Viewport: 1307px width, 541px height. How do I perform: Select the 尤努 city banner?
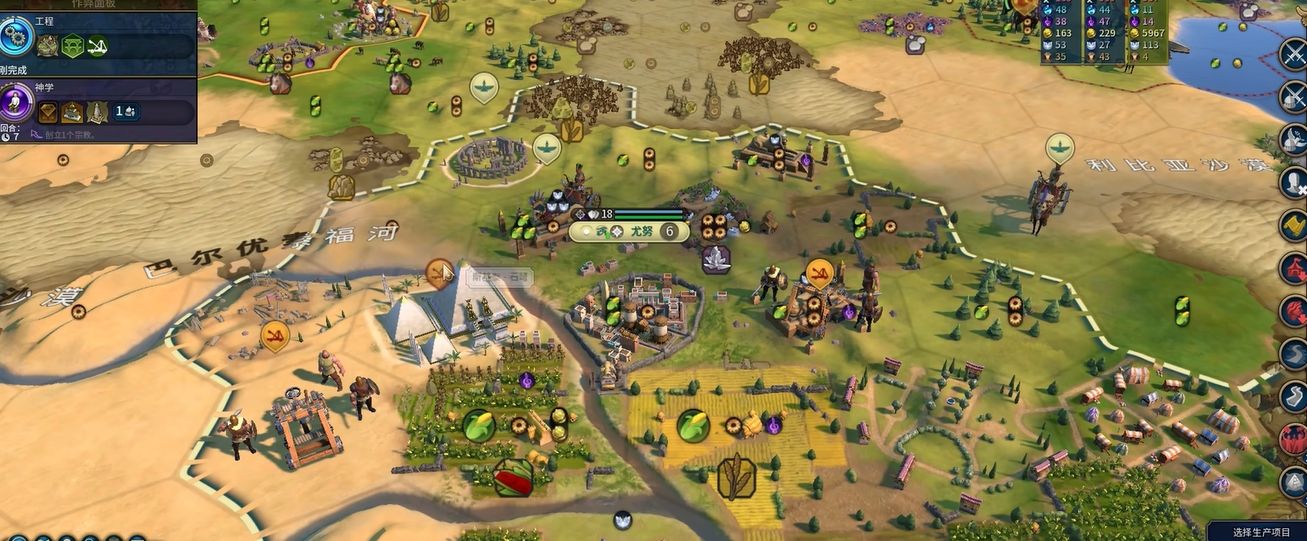(x=630, y=231)
